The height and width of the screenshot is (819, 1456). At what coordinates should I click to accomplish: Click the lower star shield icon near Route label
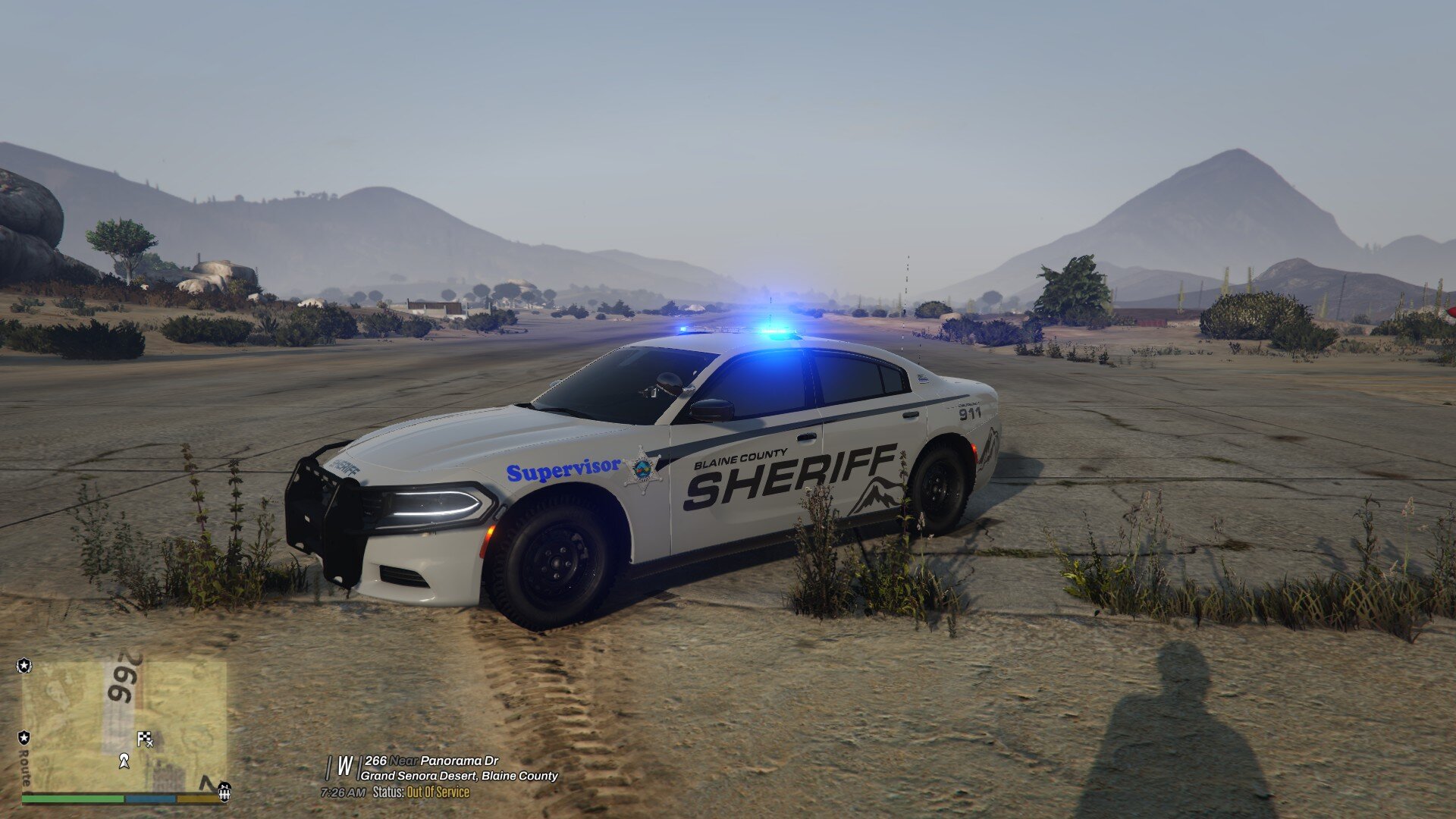click(24, 738)
